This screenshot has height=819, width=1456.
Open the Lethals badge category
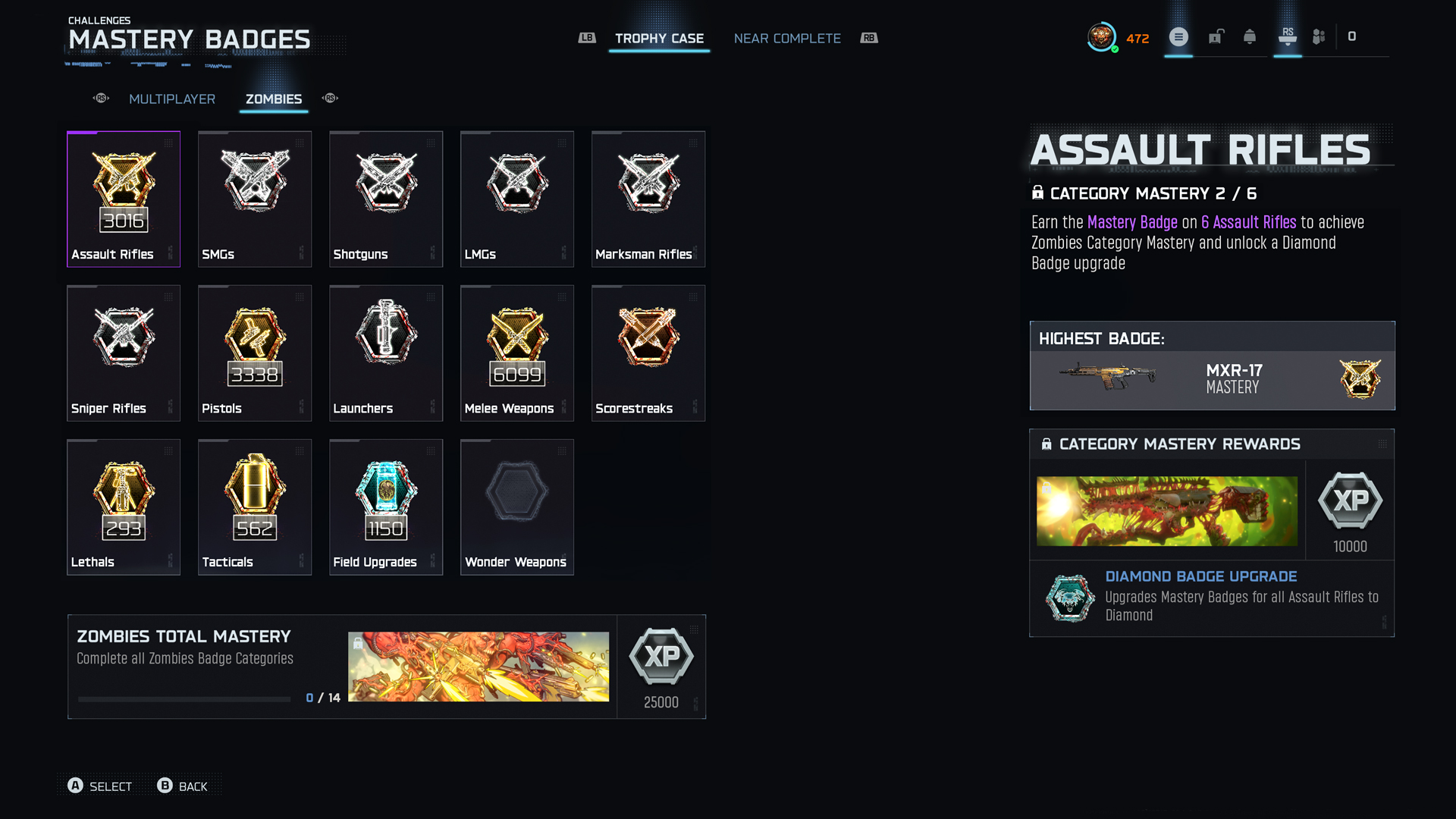pos(124,507)
